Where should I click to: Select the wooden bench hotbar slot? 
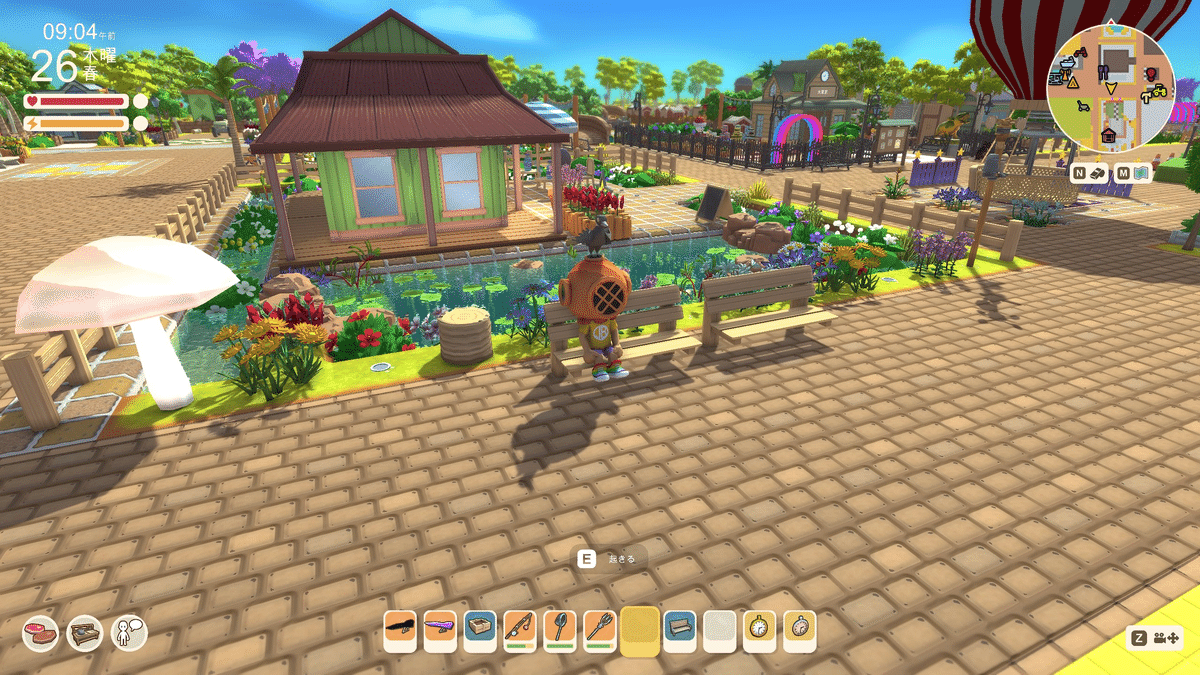point(680,630)
